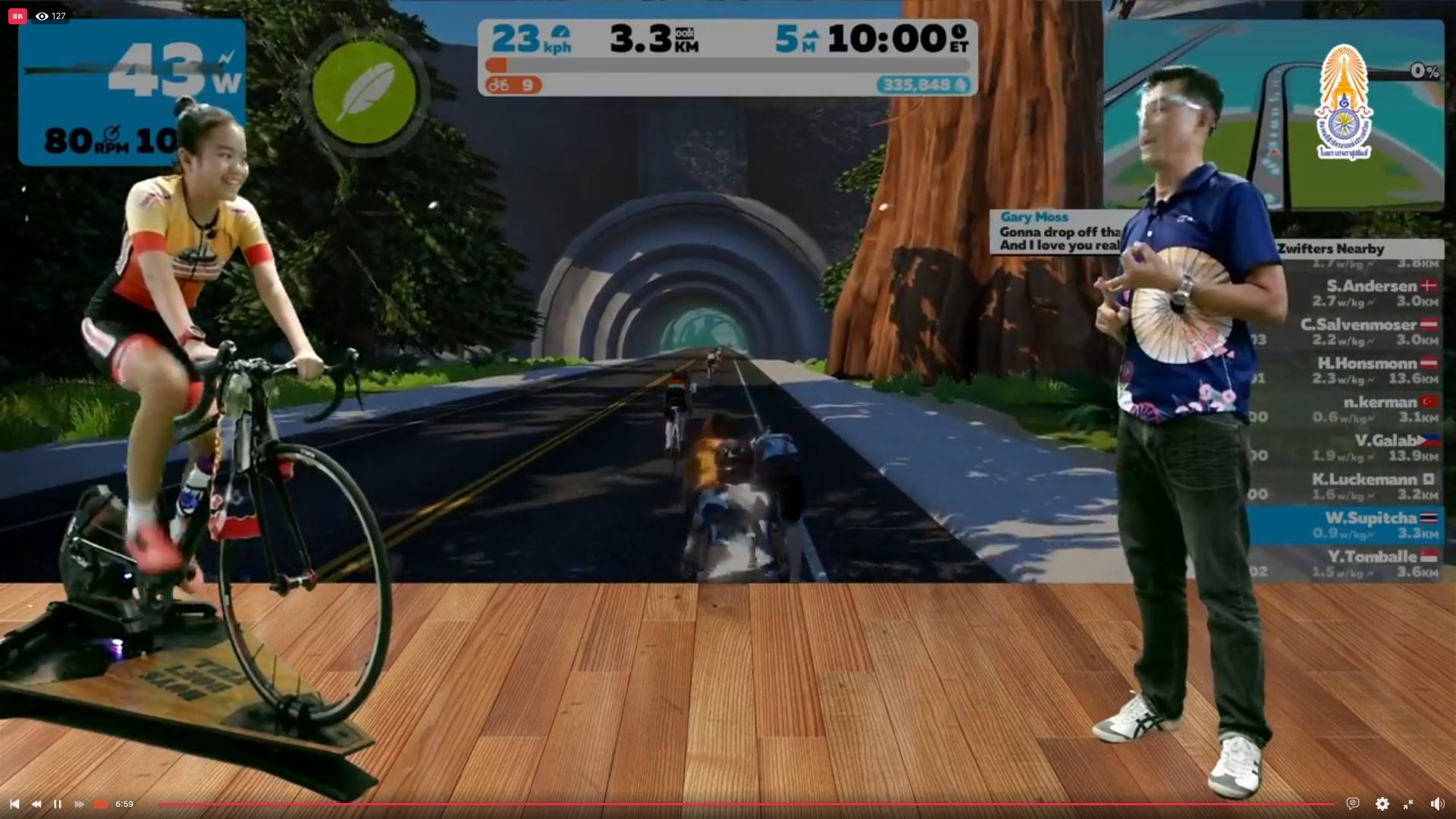
Task: Choose C.Salvenmoser from Zwifters Nearby
Action: pos(1365,331)
